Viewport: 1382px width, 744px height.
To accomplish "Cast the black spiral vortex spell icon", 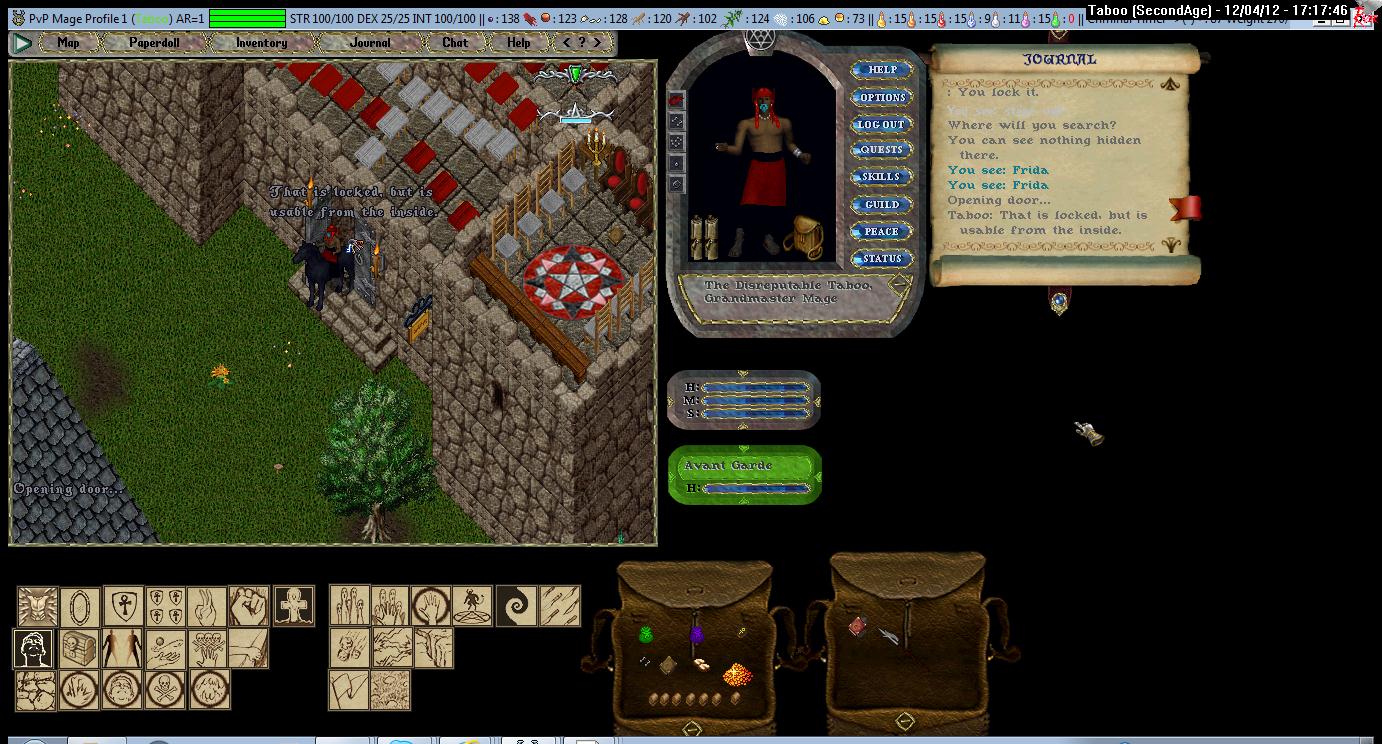I will (517, 606).
